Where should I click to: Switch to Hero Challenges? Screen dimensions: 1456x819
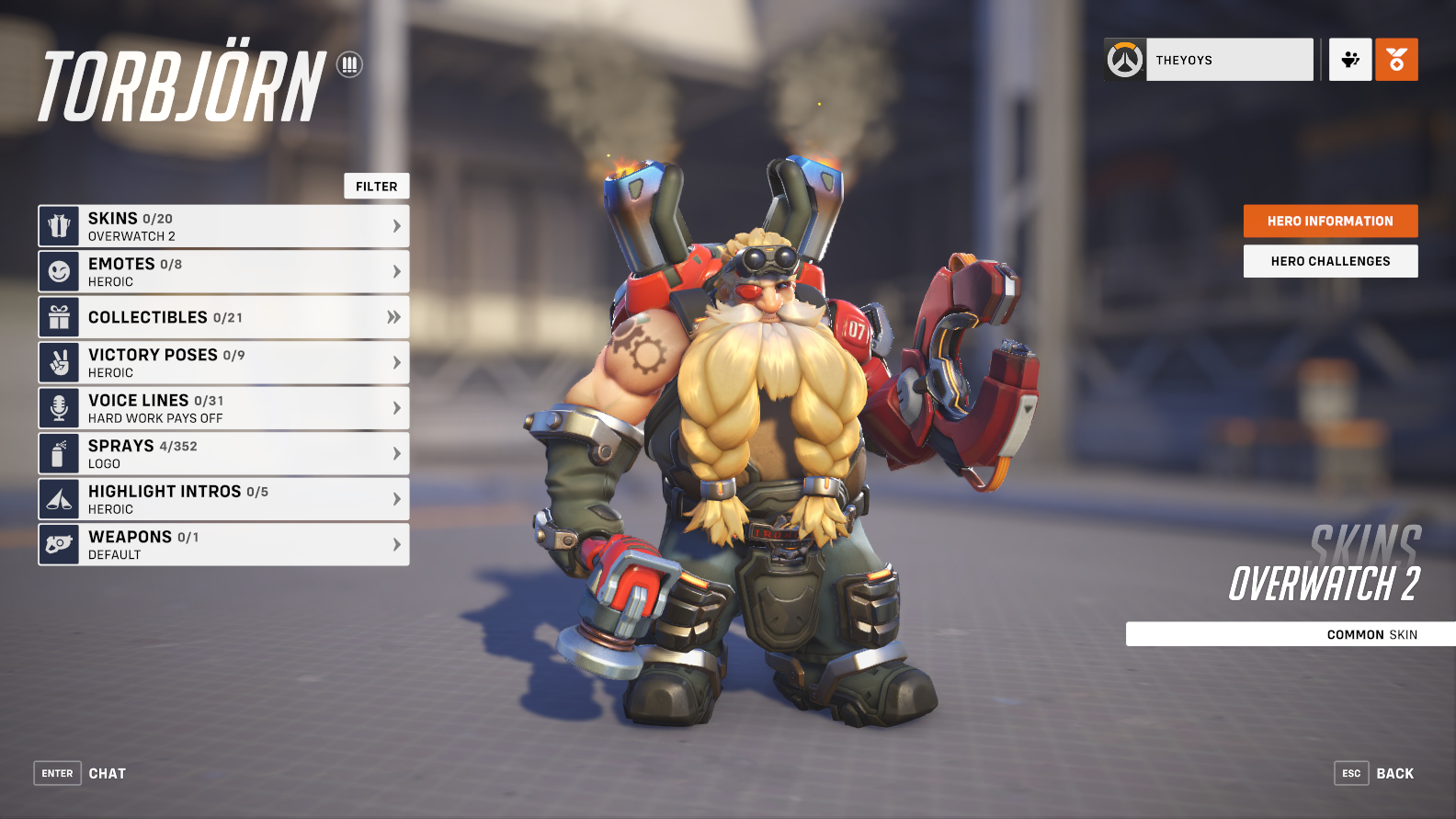click(x=1330, y=261)
